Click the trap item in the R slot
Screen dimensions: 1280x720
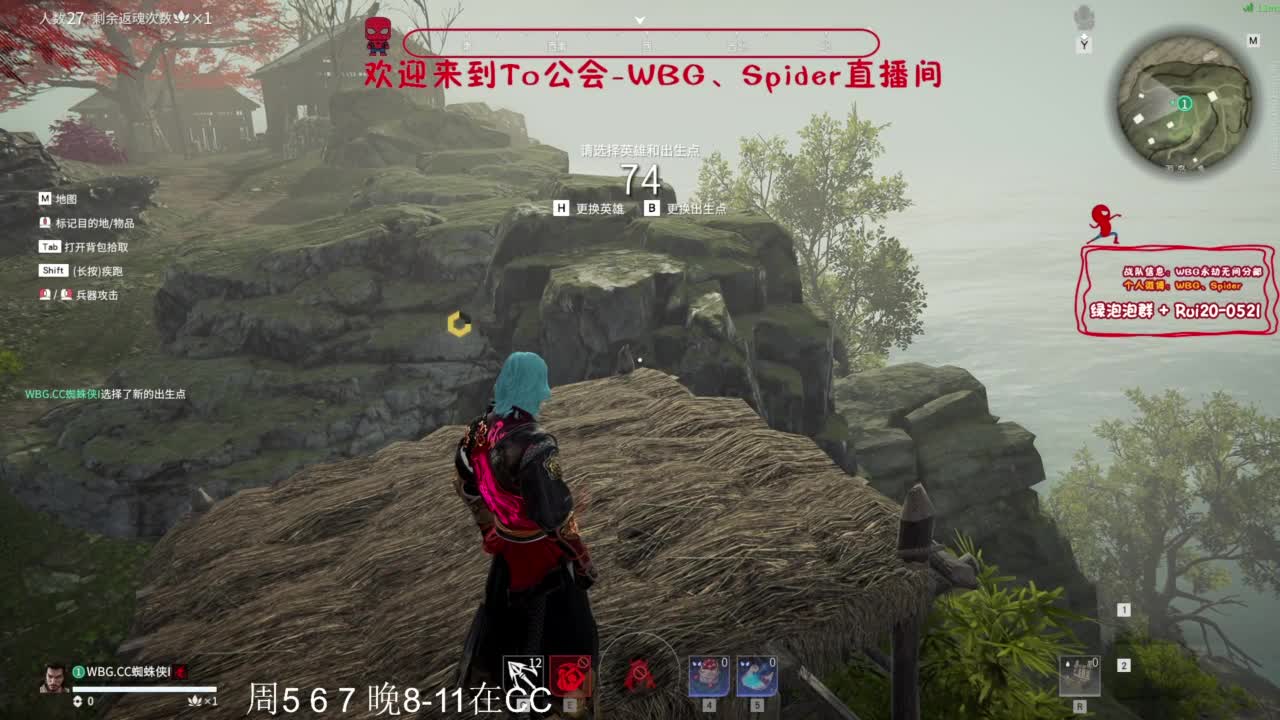pyautogui.click(x=1081, y=676)
